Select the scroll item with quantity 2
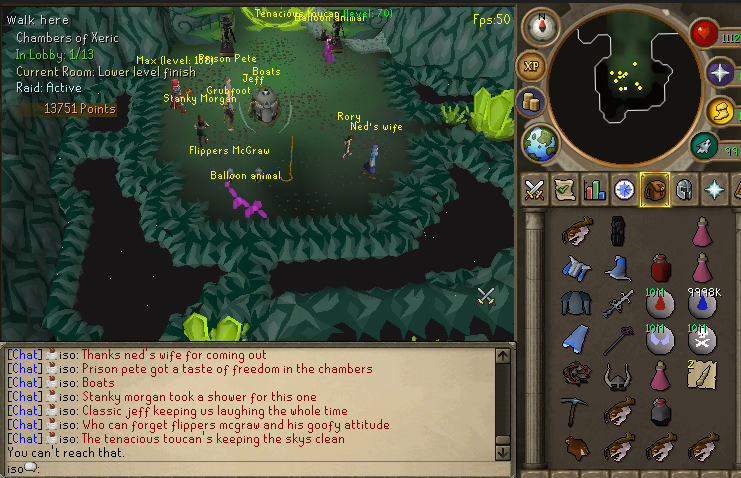 coord(701,375)
